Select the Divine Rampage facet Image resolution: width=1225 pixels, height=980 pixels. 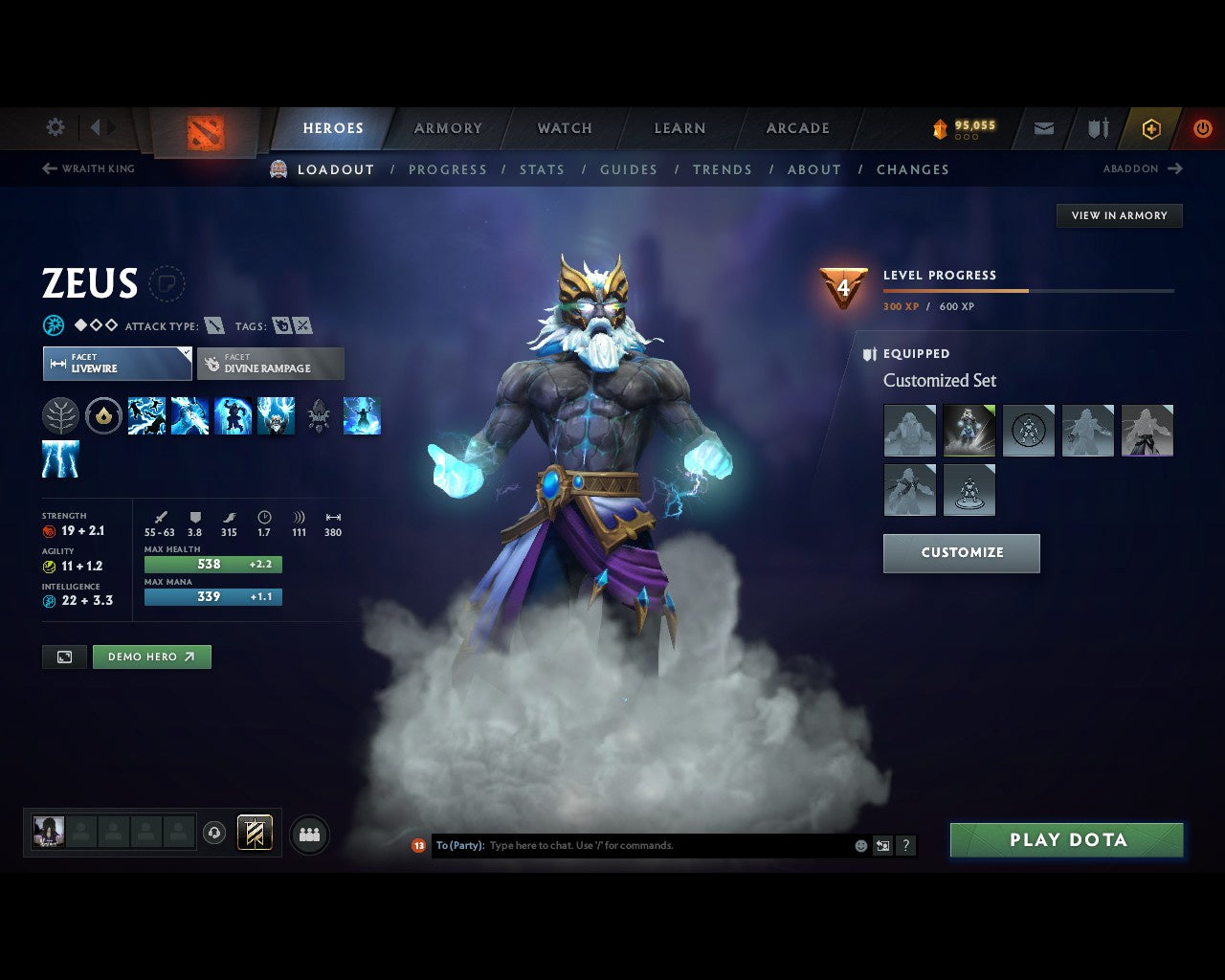click(271, 364)
